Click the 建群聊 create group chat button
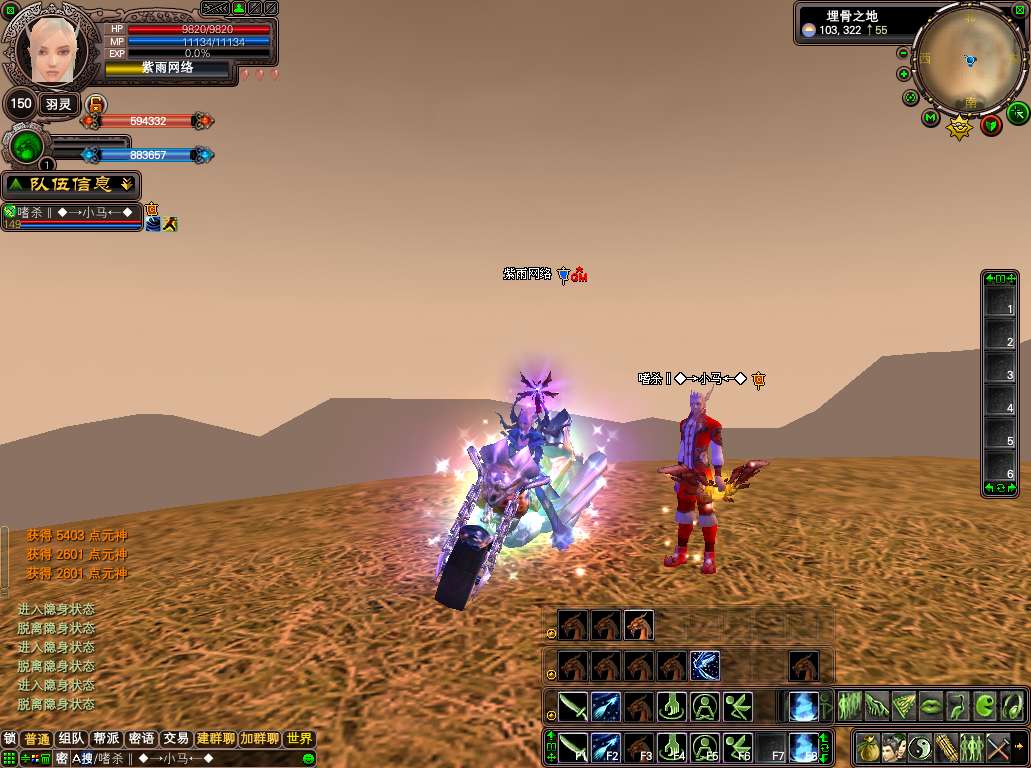 [215, 739]
